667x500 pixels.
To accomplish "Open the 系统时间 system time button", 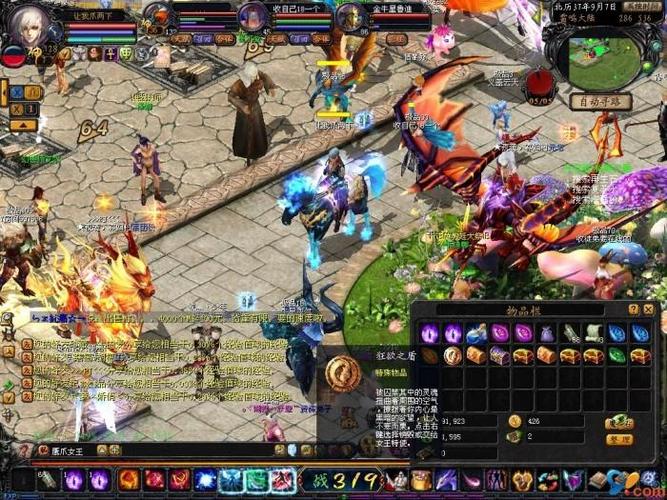I will 642,6.
